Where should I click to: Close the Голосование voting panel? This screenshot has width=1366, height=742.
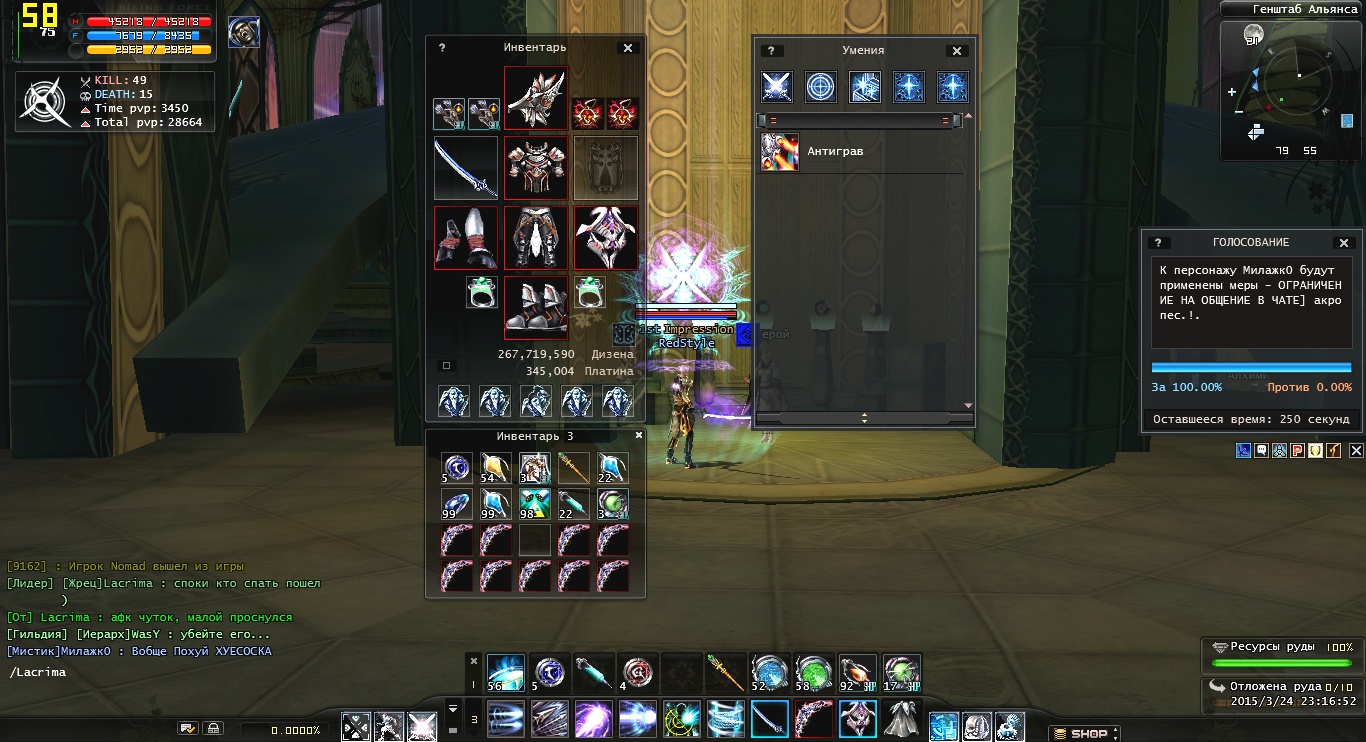click(1344, 243)
